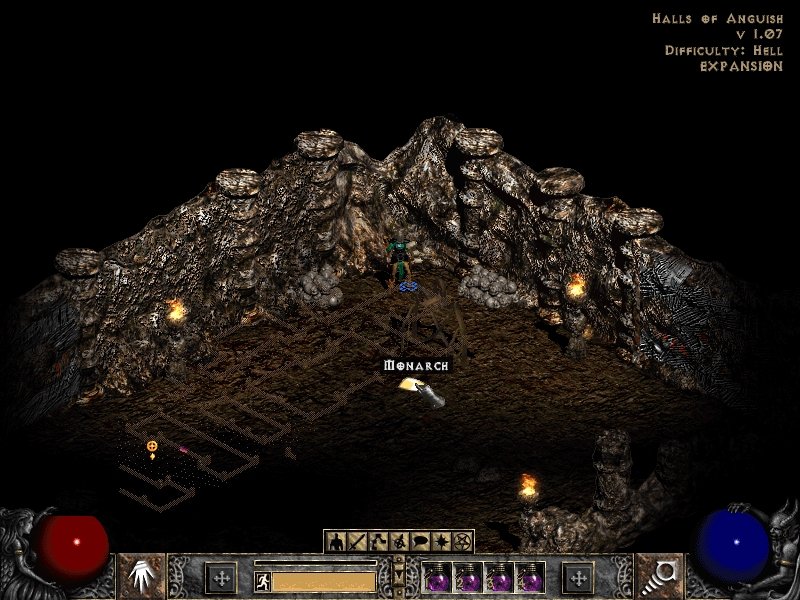Open the character stats panel icon
This screenshot has height=600, width=800.
point(336,542)
